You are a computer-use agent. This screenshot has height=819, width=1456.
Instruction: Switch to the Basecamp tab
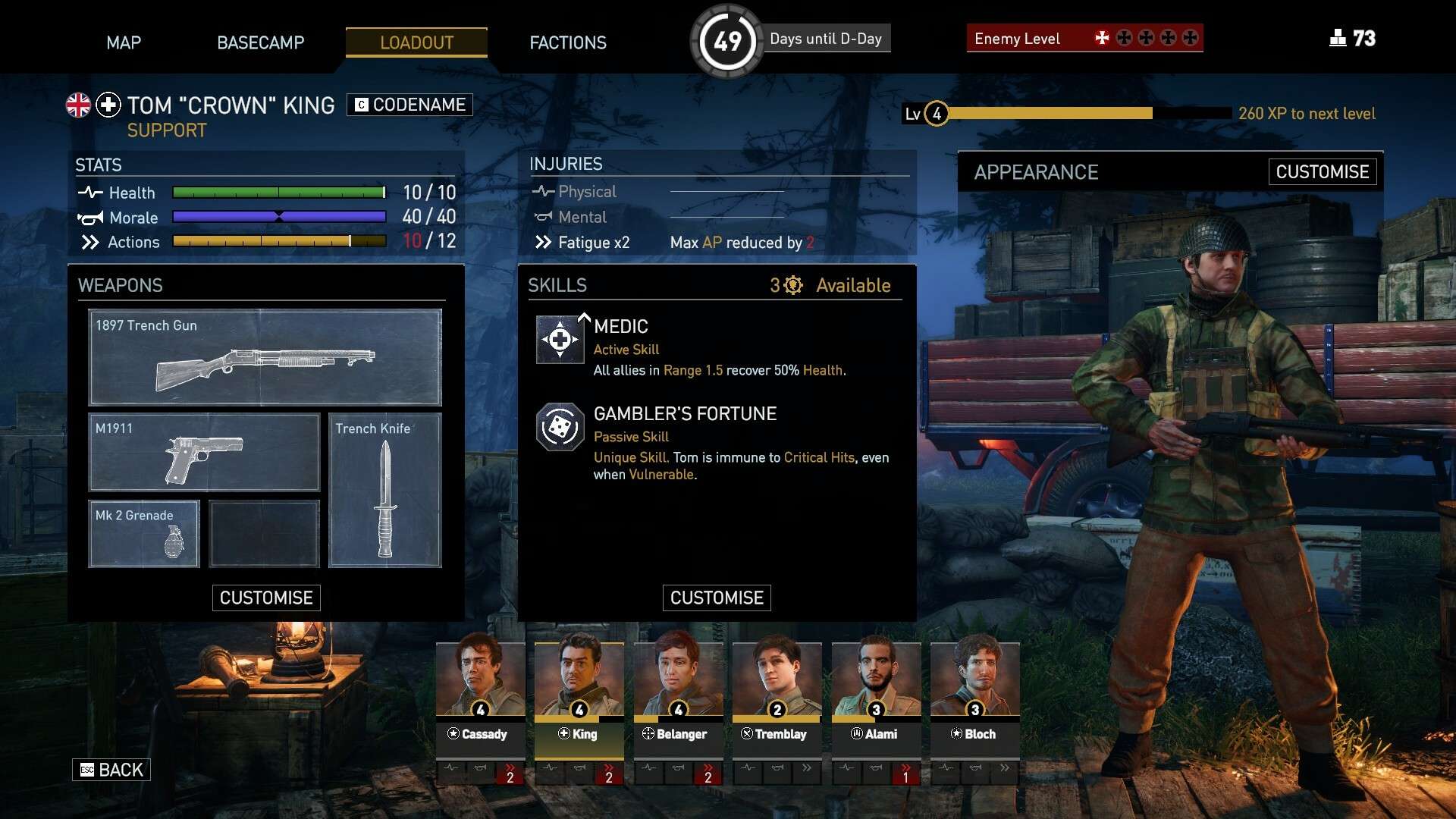coord(260,42)
